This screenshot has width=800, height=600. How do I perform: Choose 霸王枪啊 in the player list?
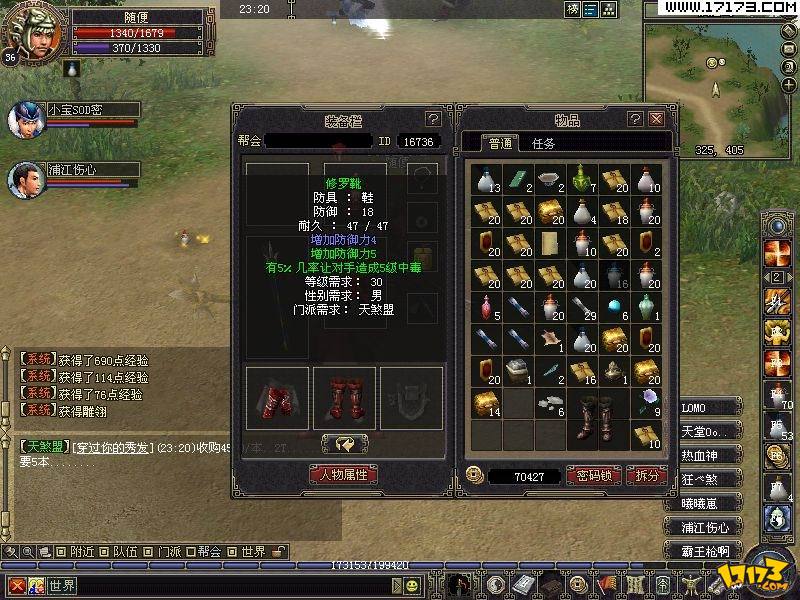(x=705, y=551)
